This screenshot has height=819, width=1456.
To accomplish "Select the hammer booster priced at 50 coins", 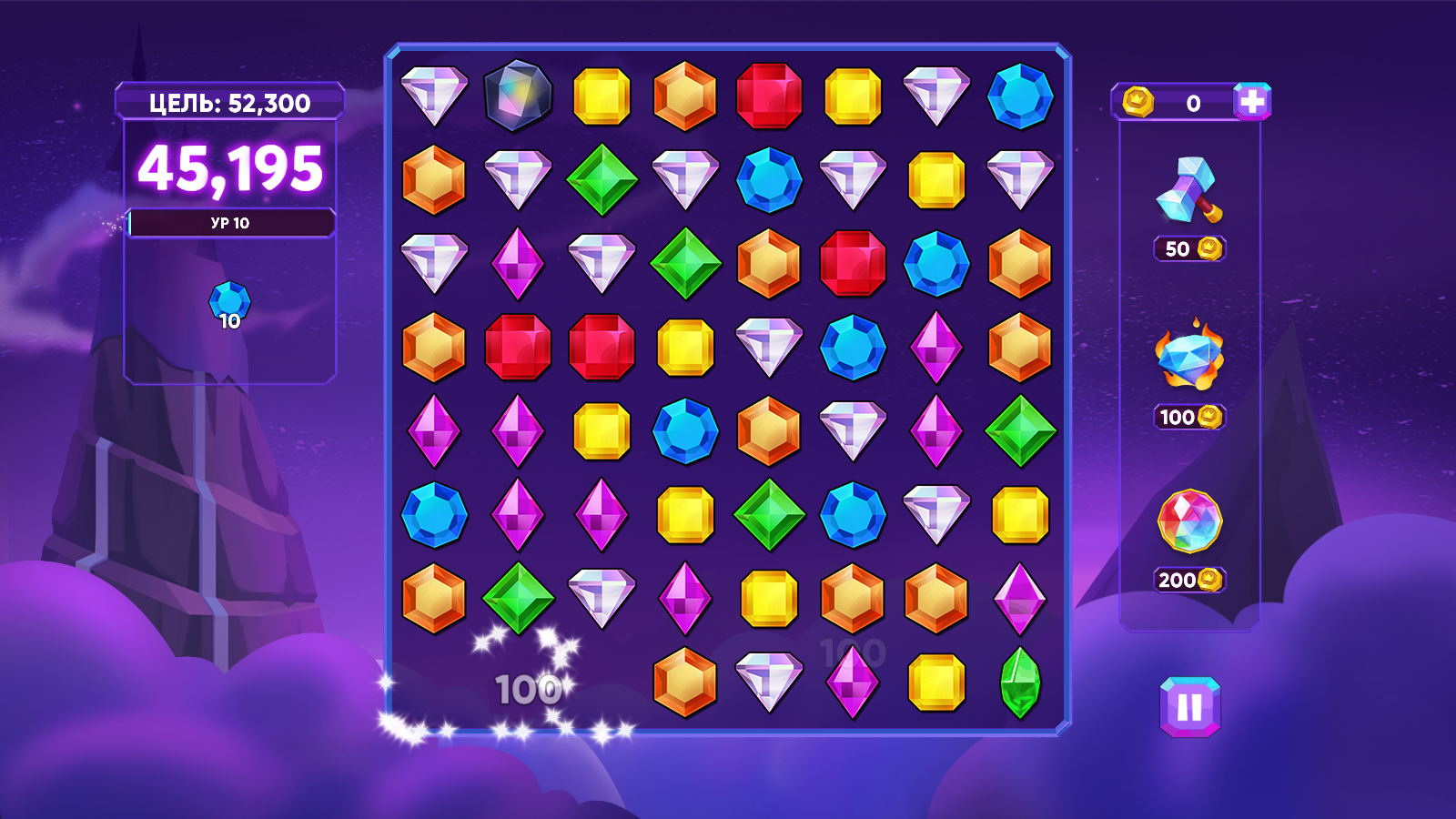I will (x=1188, y=196).
